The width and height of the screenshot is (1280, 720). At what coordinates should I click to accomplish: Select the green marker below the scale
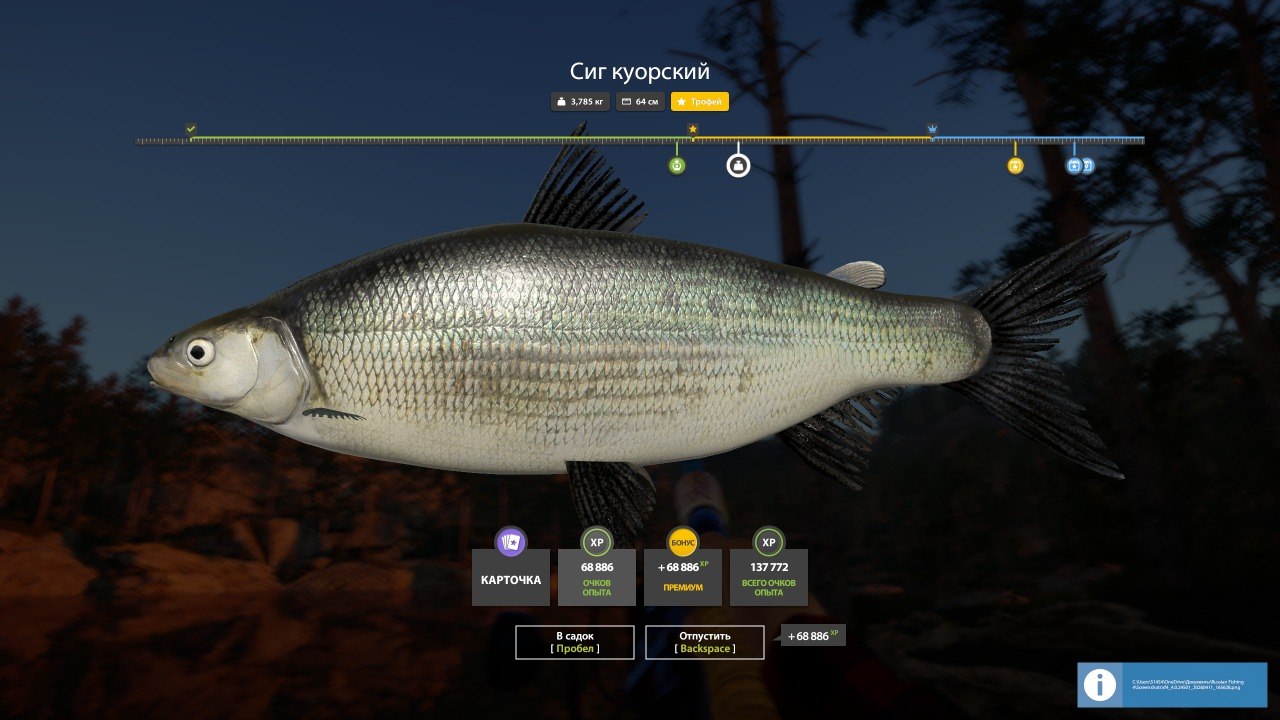[677, 165]
